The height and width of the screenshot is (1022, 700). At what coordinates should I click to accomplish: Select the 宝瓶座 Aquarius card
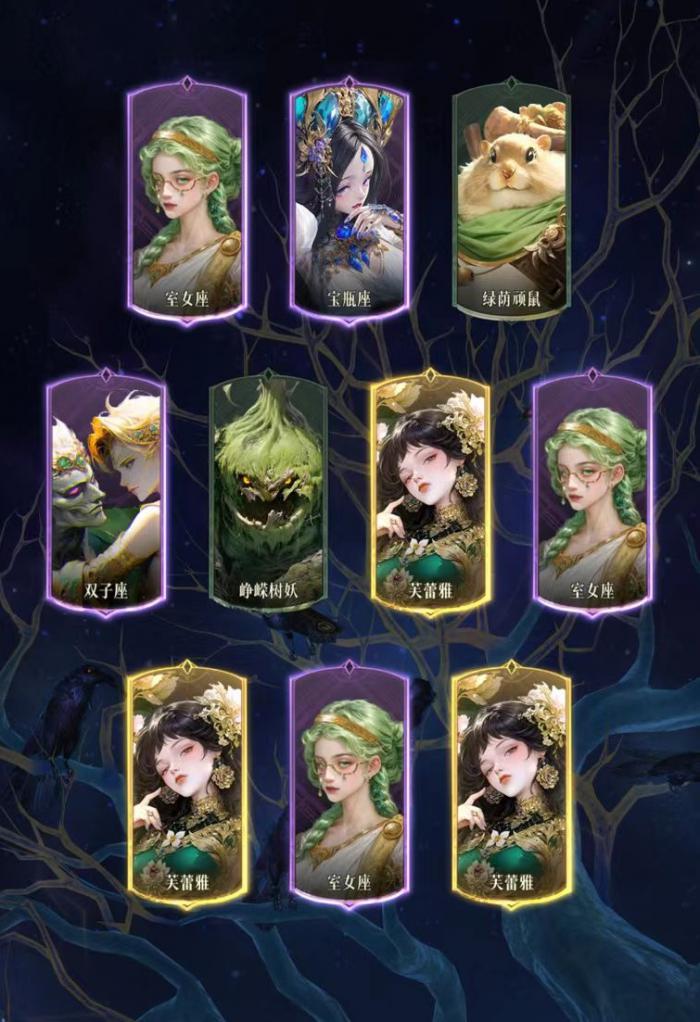pyautogui.click(x=349, y=200)
